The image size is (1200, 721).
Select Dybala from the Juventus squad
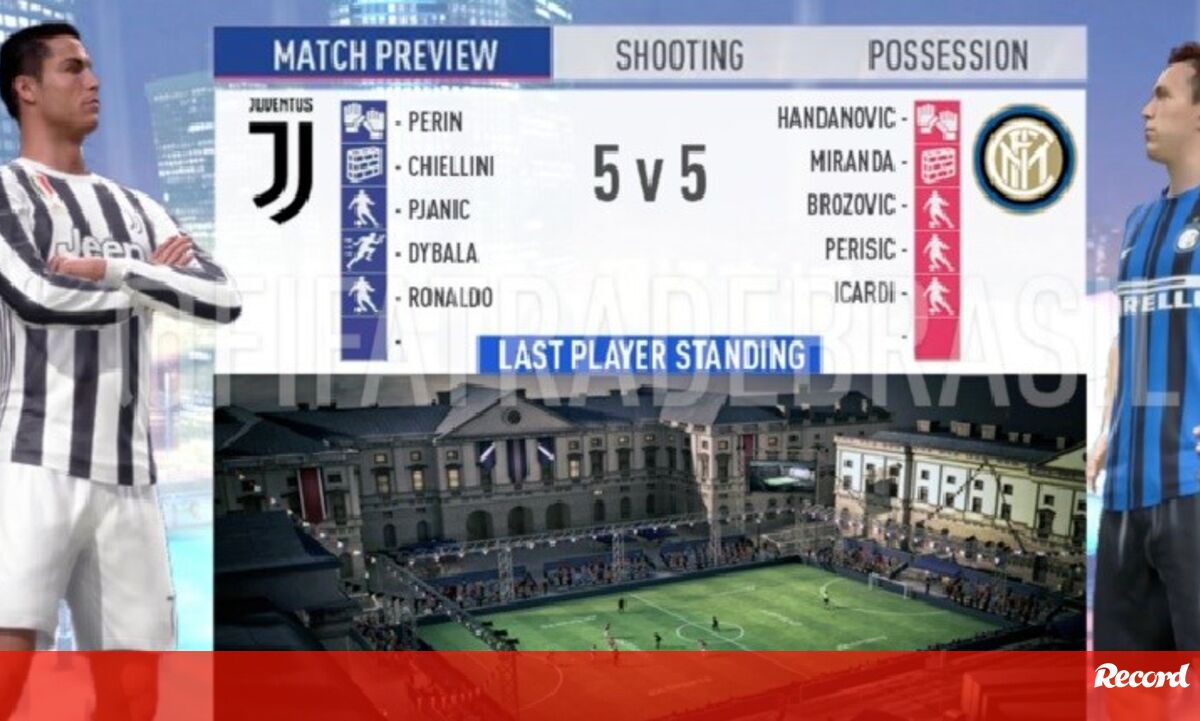pos(441,253)
